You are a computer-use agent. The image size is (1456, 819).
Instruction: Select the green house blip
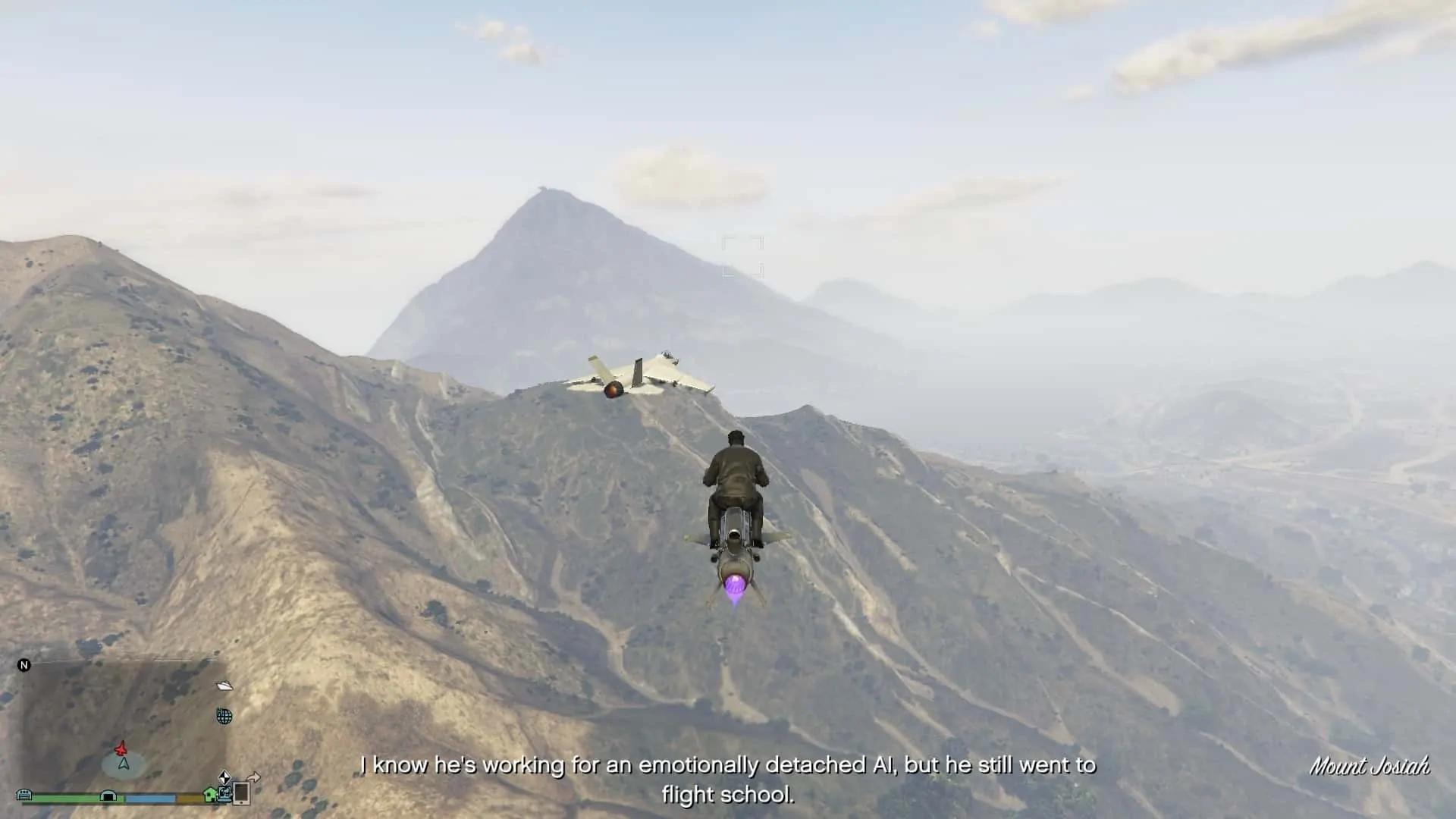coord(210,795)
